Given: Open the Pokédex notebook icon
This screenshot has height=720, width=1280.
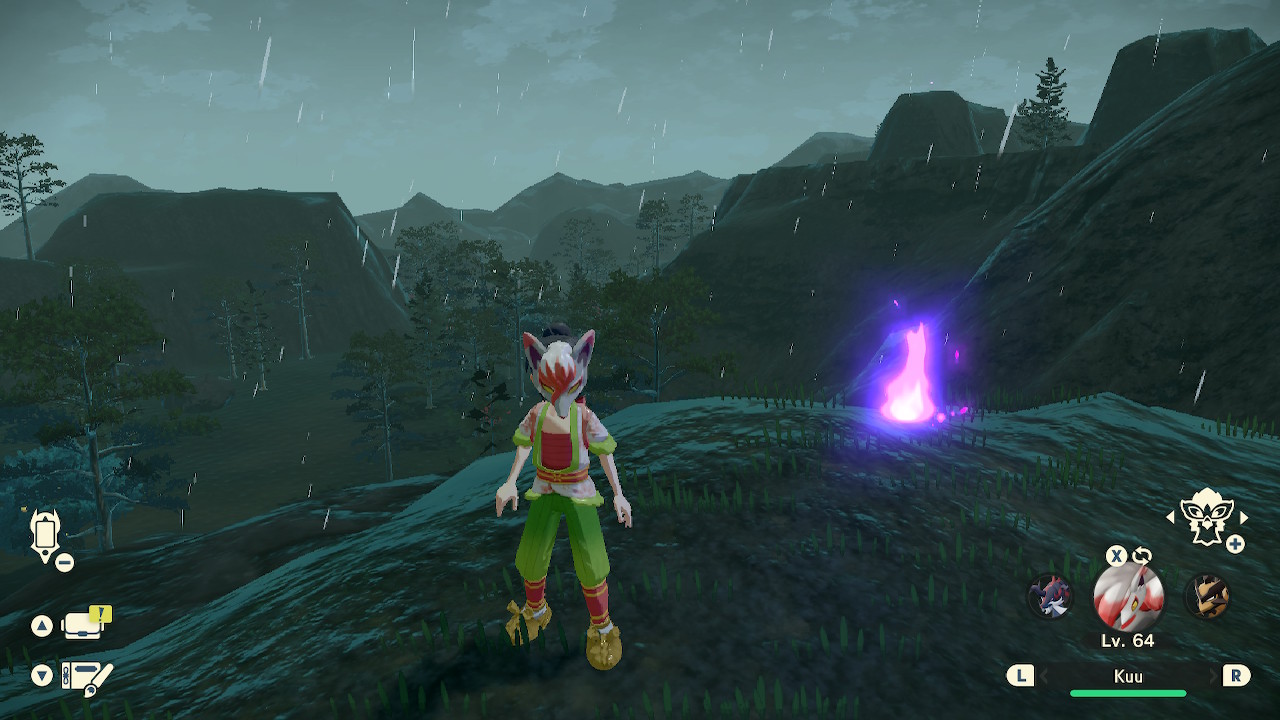Looking at the screenshot, I should [x=86, y=675].
